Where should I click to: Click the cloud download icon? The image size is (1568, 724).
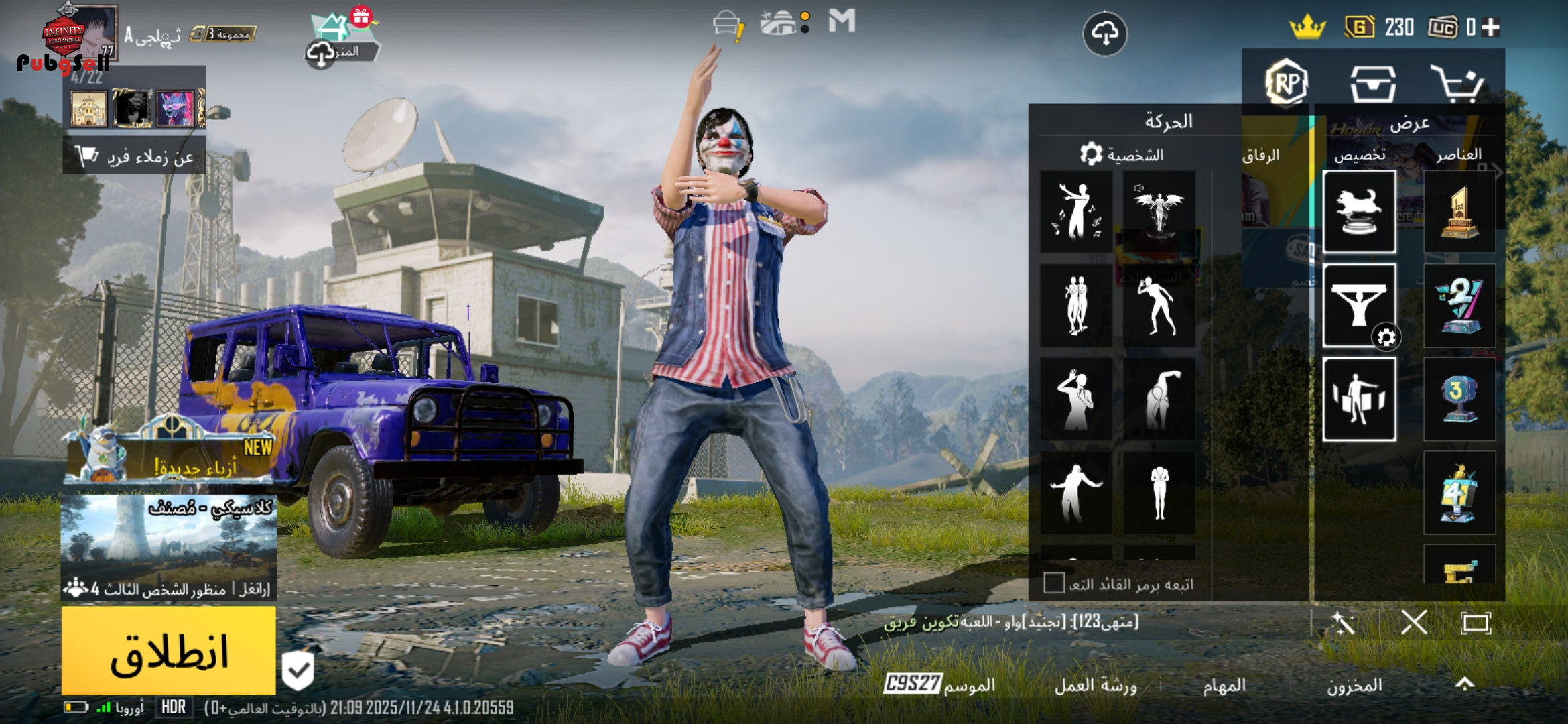[1105, 33]
